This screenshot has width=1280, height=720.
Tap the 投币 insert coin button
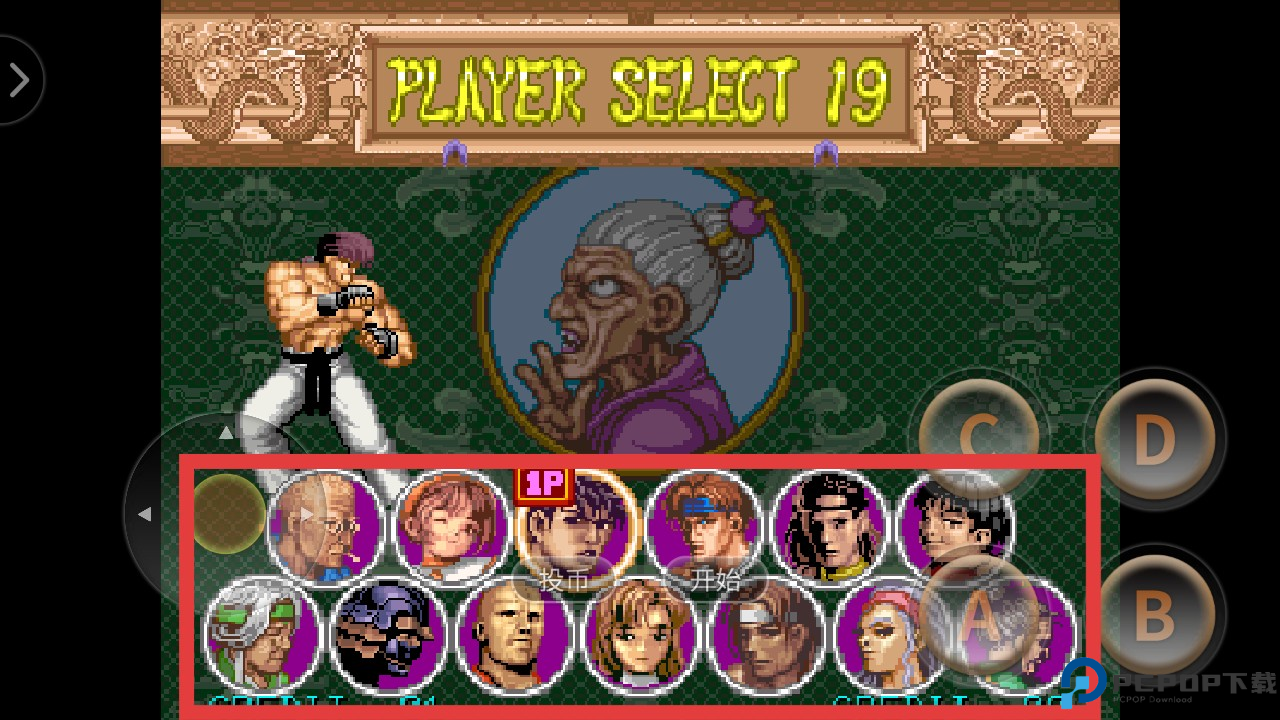pyautogui.click(x=564, y=580)
